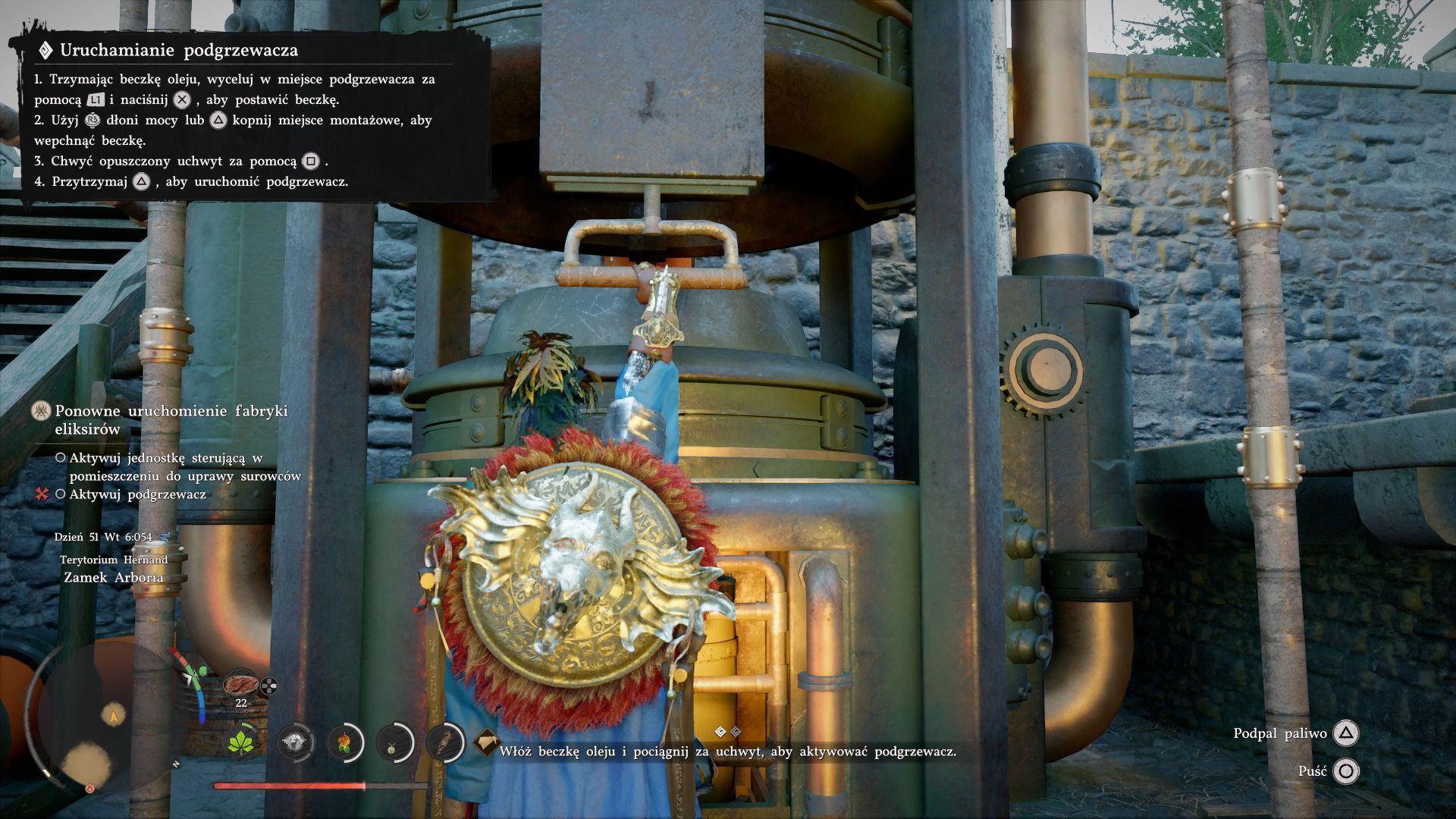Image resolution: width=1456 pixels, height=819 pixels.
Task: Click the red lock marker on the minimap
Action: coord(89,789)
